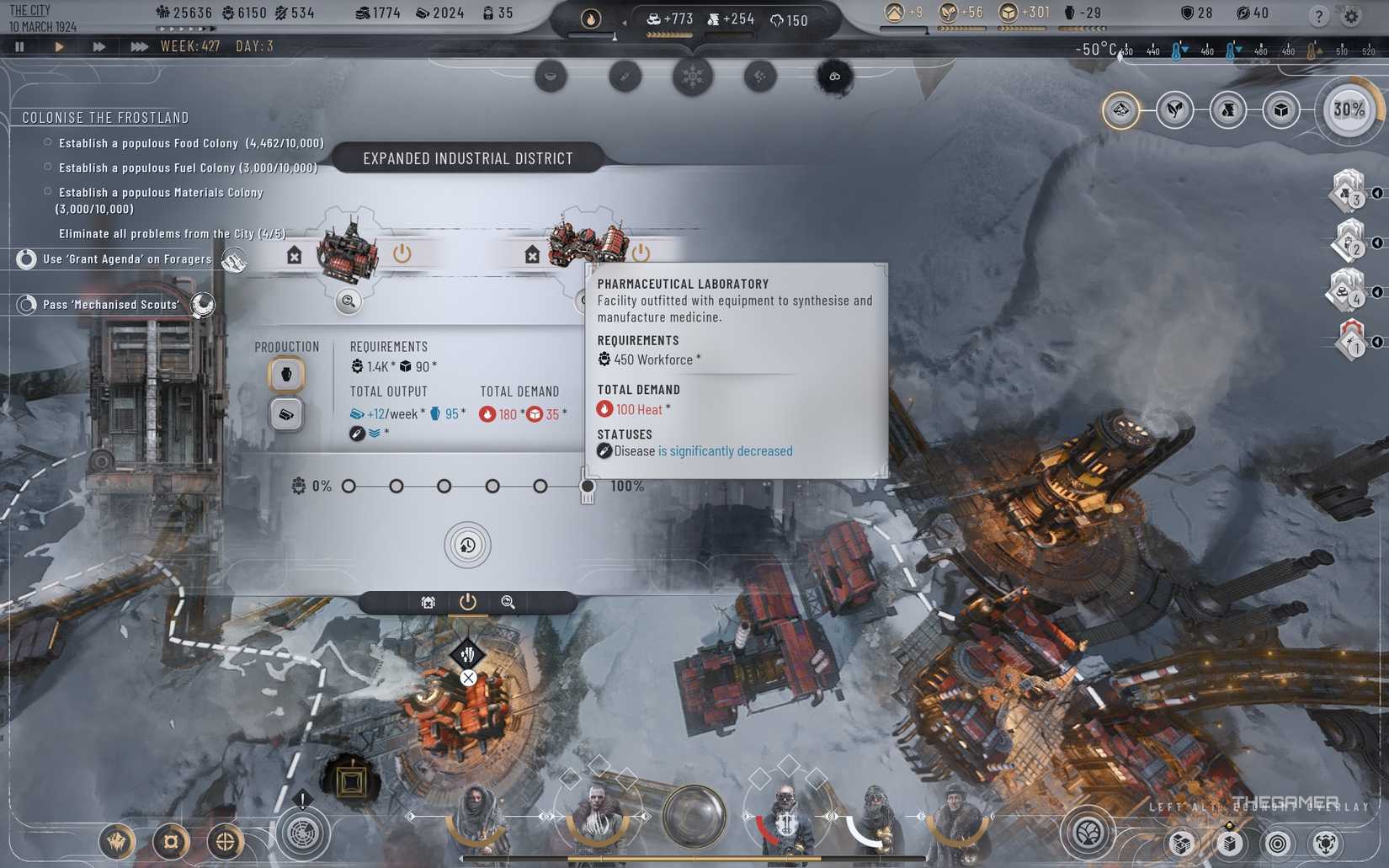
Task: Toggle power on the Pharmaceutical Laboratory building
Action: [641, 251]
